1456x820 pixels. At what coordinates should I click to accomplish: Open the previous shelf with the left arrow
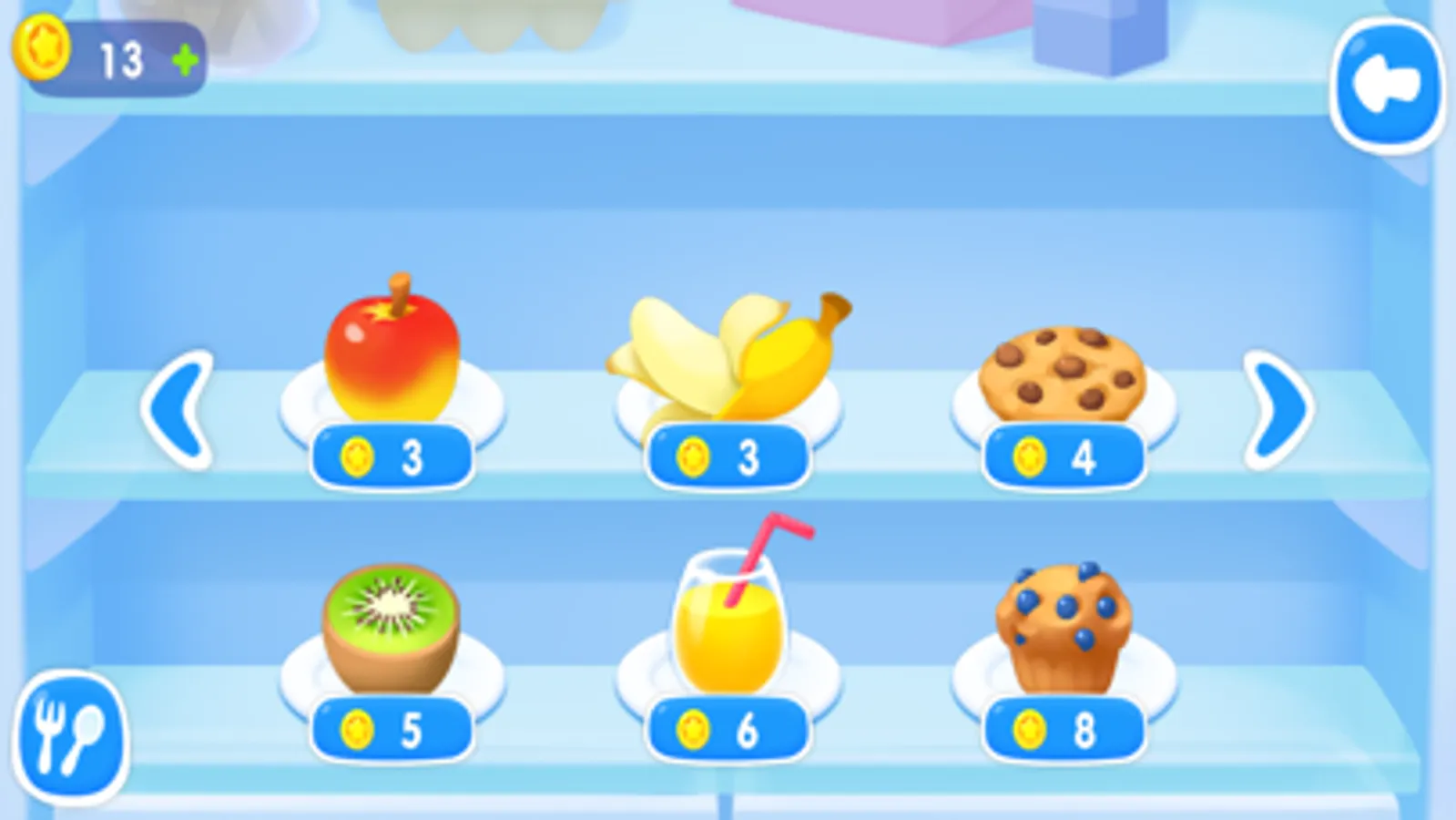[x=182, y=412]
